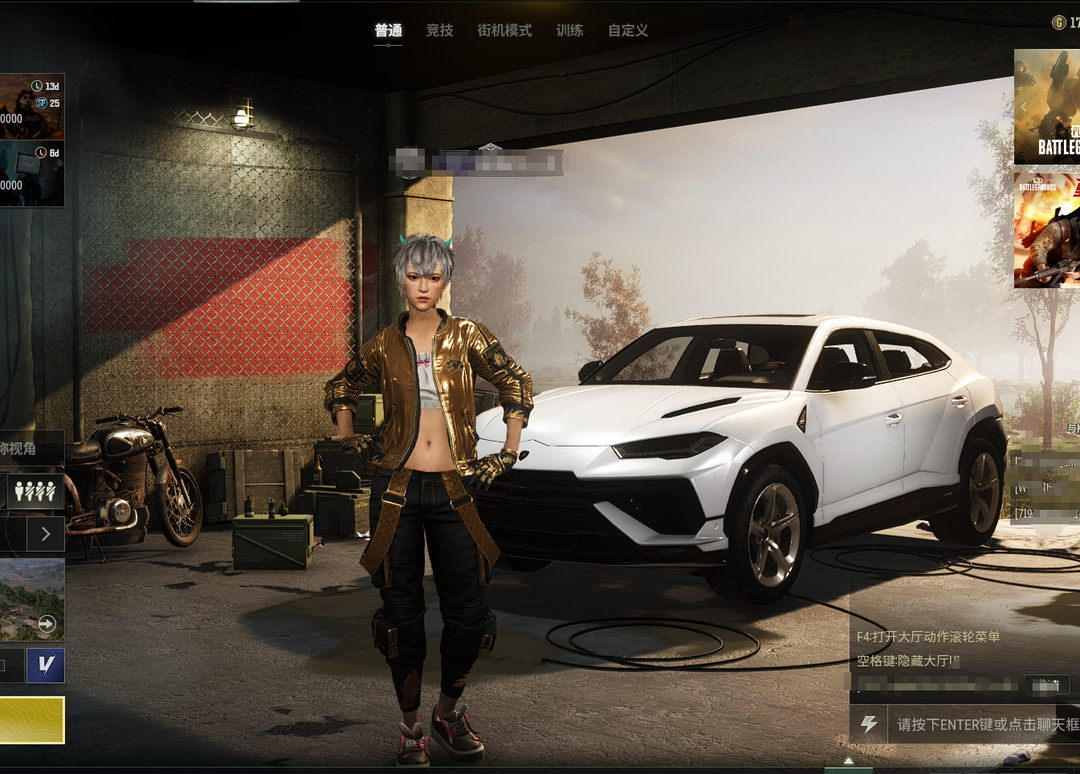Choose the 自定义 custom match tab

pos(628,31)
